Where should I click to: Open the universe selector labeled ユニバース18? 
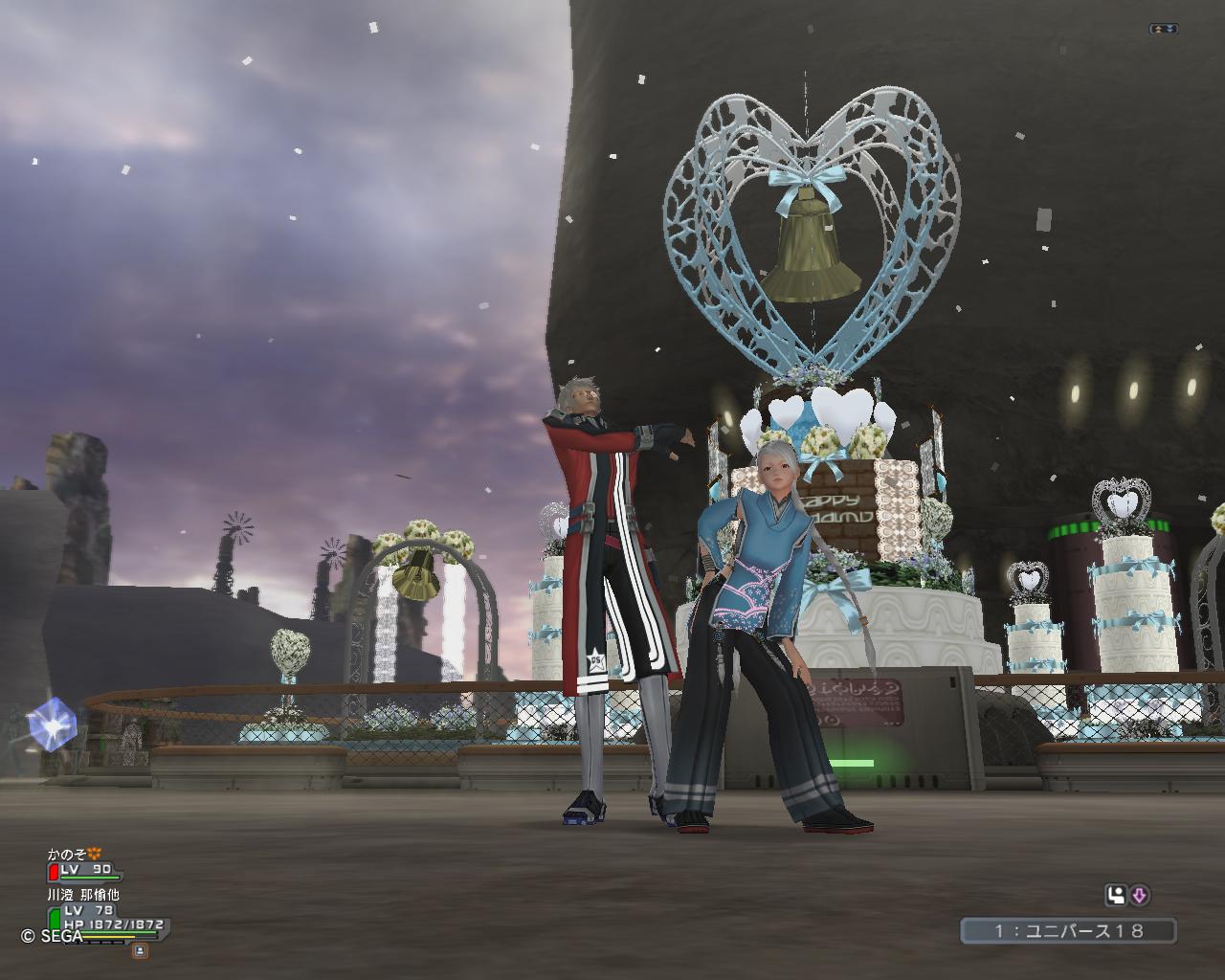coord(1068,930)
